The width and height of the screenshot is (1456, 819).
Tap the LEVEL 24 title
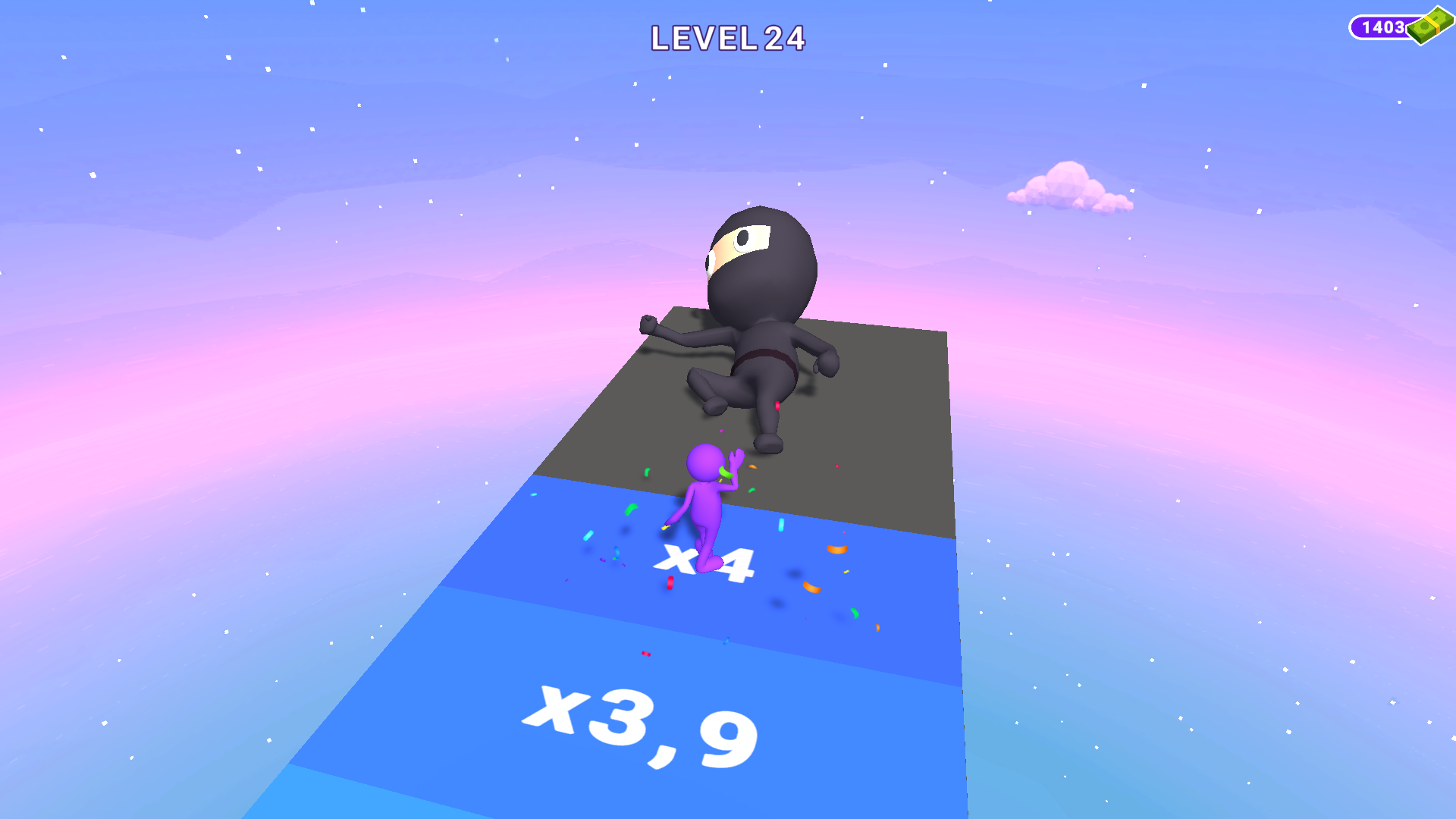(x=728, y=36)
